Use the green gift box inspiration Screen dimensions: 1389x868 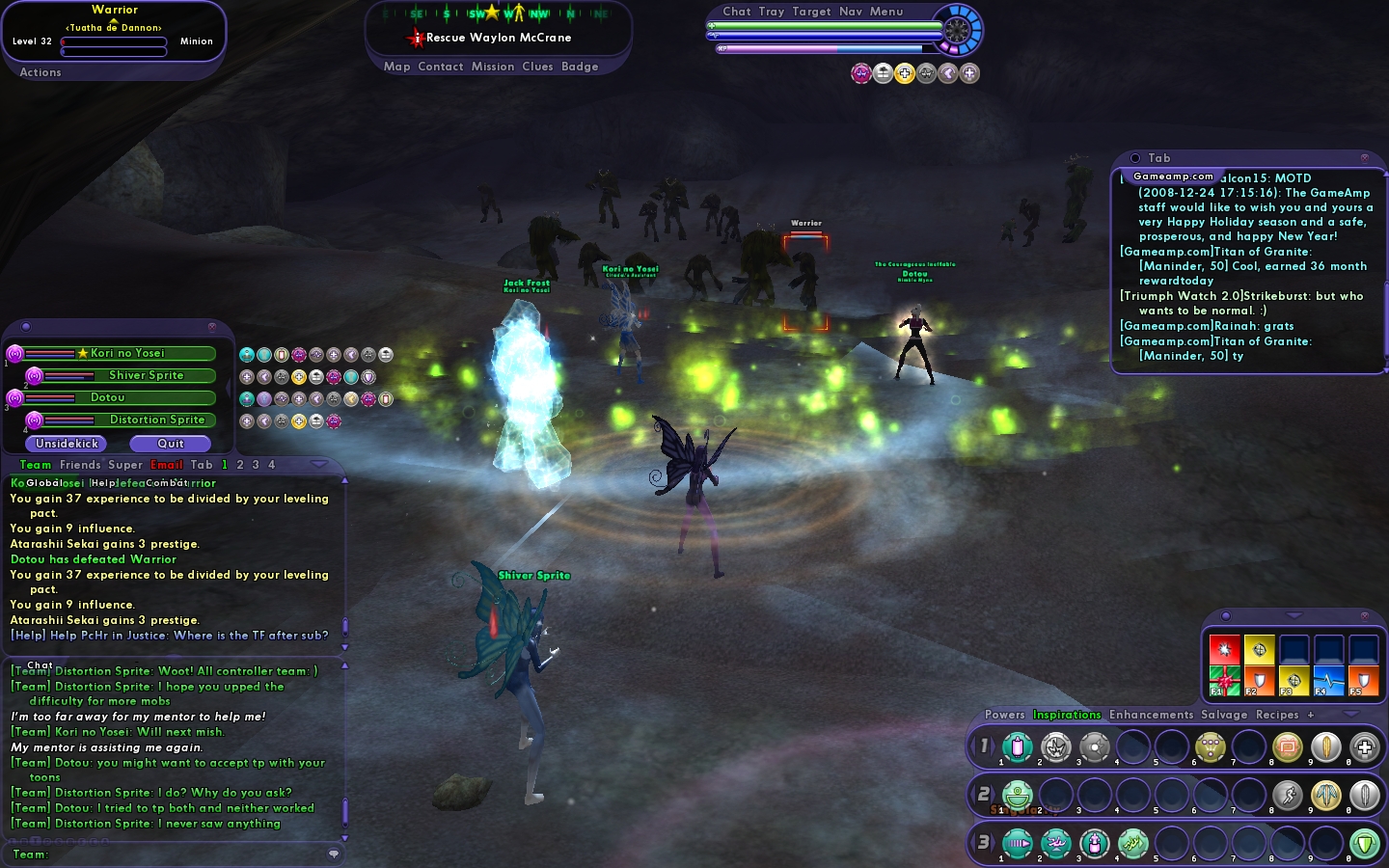(x=1225, y=681)
